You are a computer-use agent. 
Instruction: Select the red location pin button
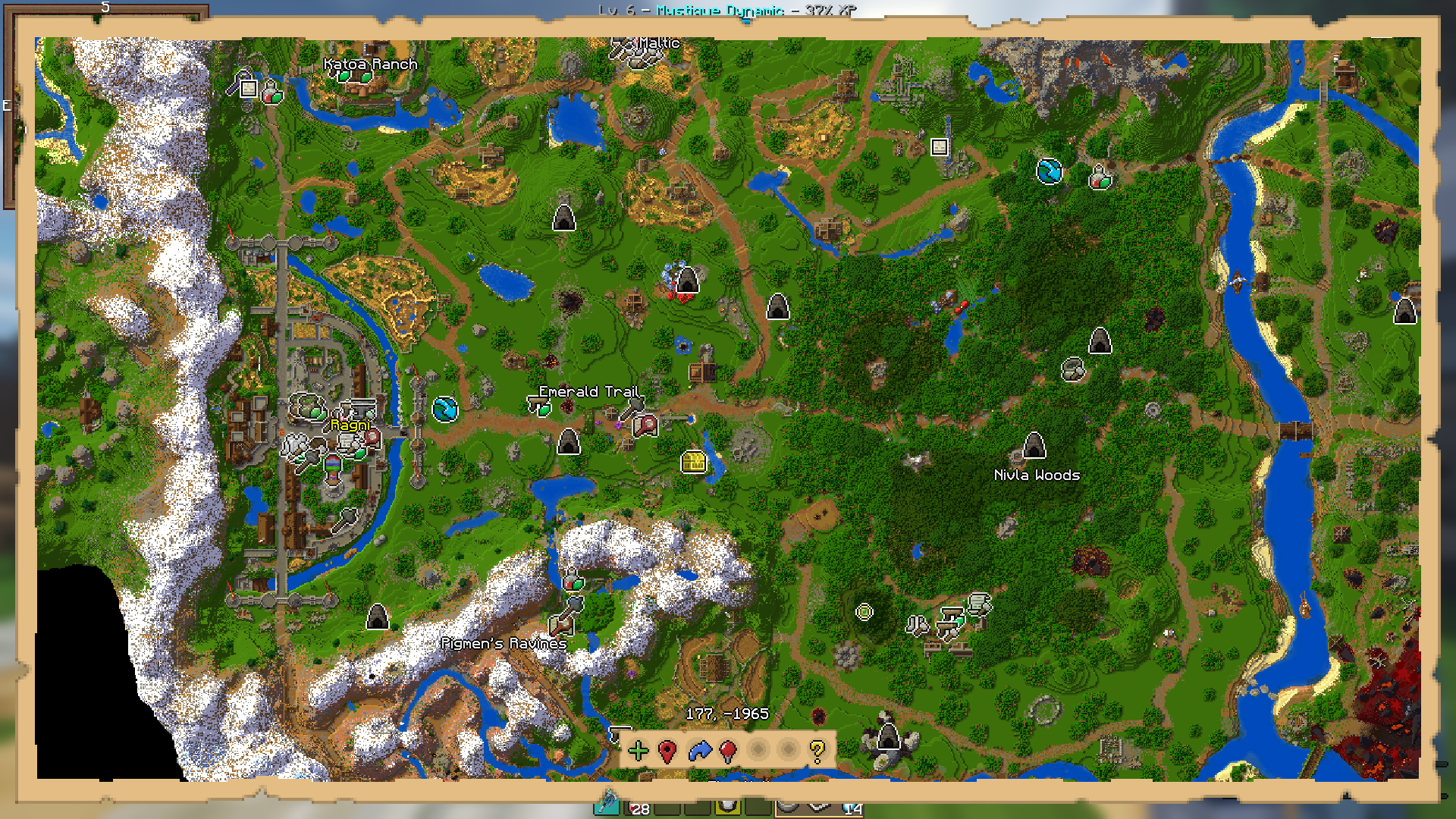click(x=667, y=751)
